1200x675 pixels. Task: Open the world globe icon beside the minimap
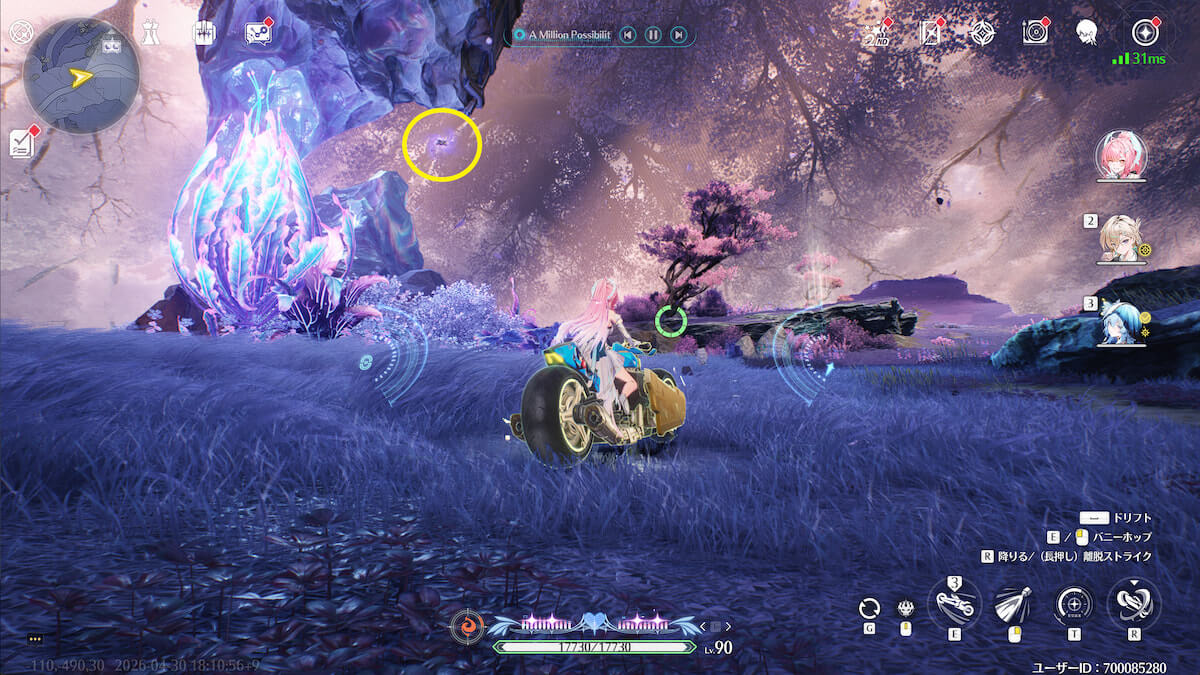19,31
